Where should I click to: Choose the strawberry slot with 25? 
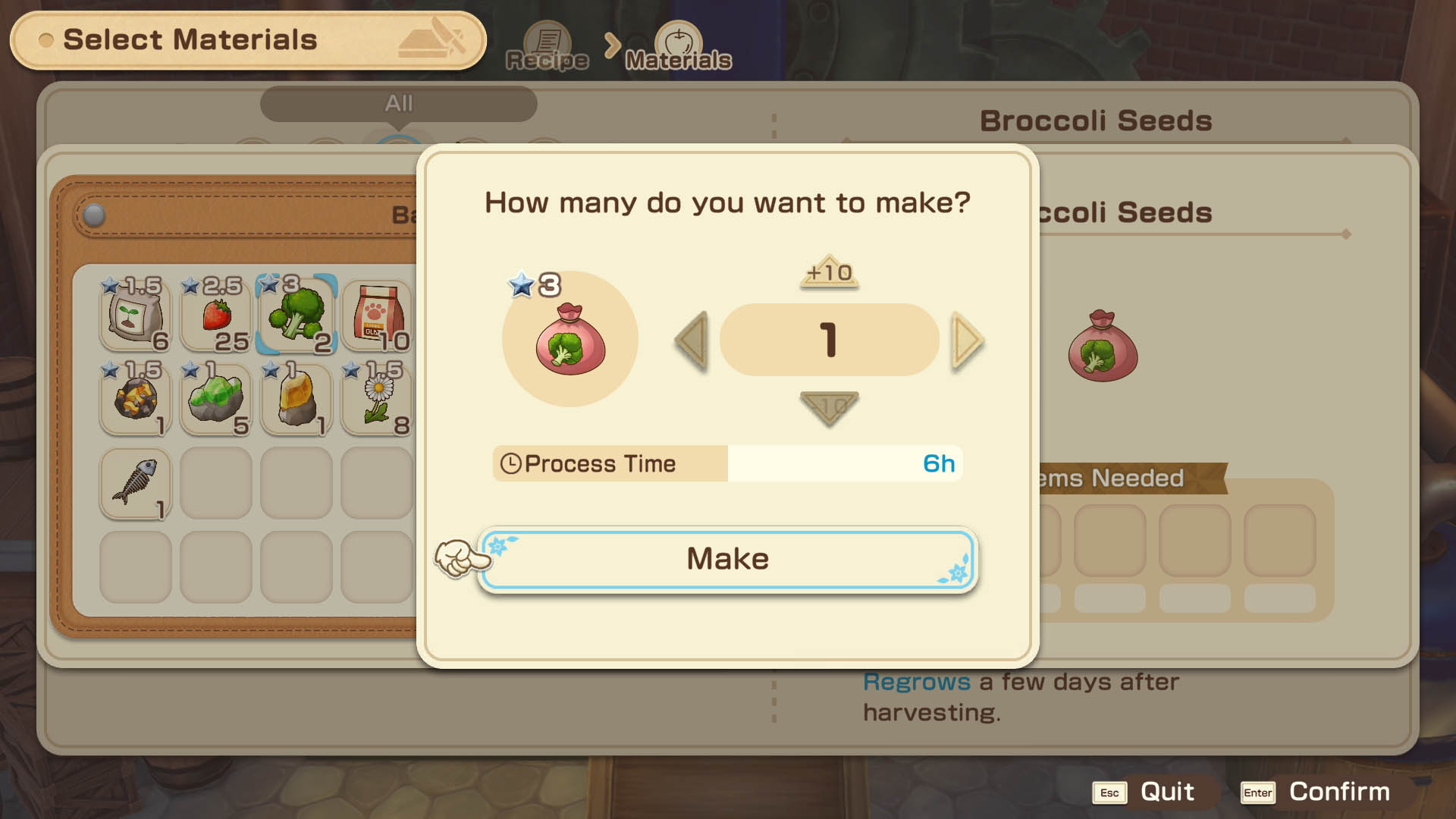coord(216,315)
